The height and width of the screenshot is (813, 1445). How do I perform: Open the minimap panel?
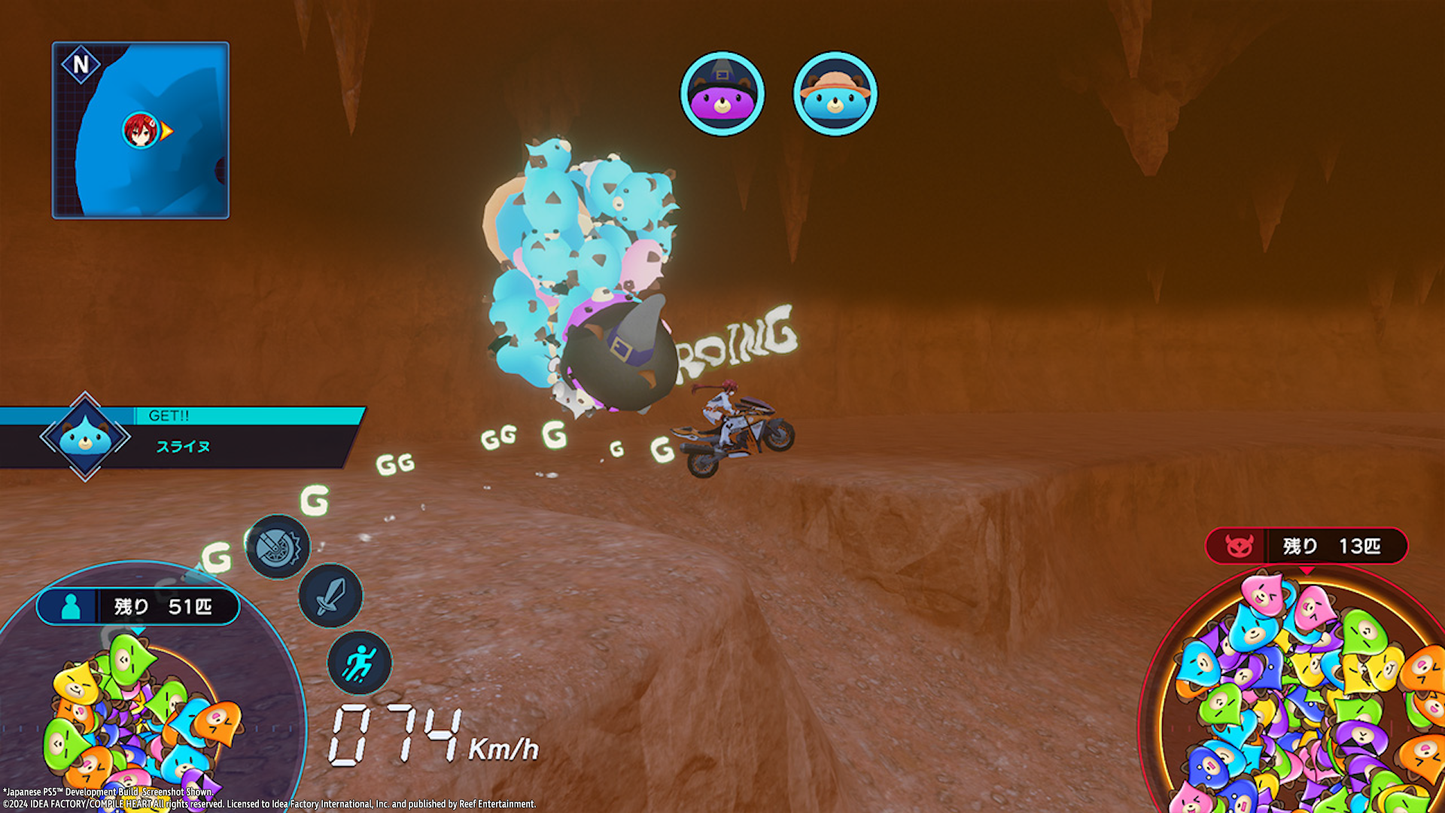coord(140,128)
